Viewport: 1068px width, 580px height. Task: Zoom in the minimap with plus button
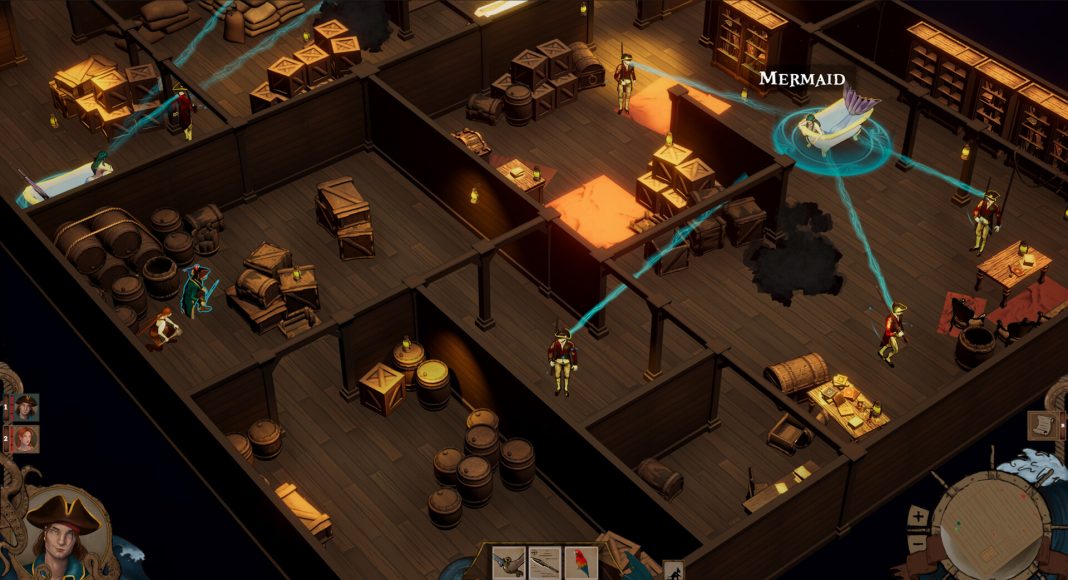[x=919, y=517]
